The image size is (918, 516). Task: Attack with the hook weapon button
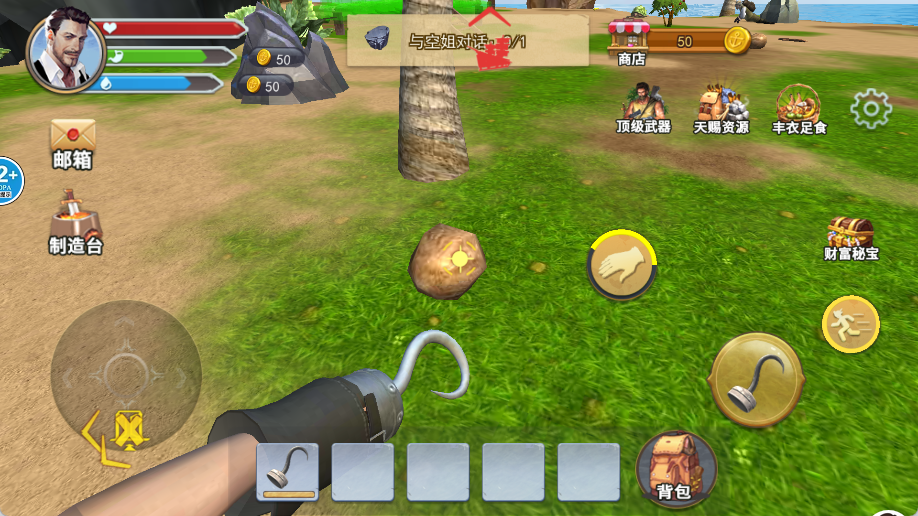756,381
